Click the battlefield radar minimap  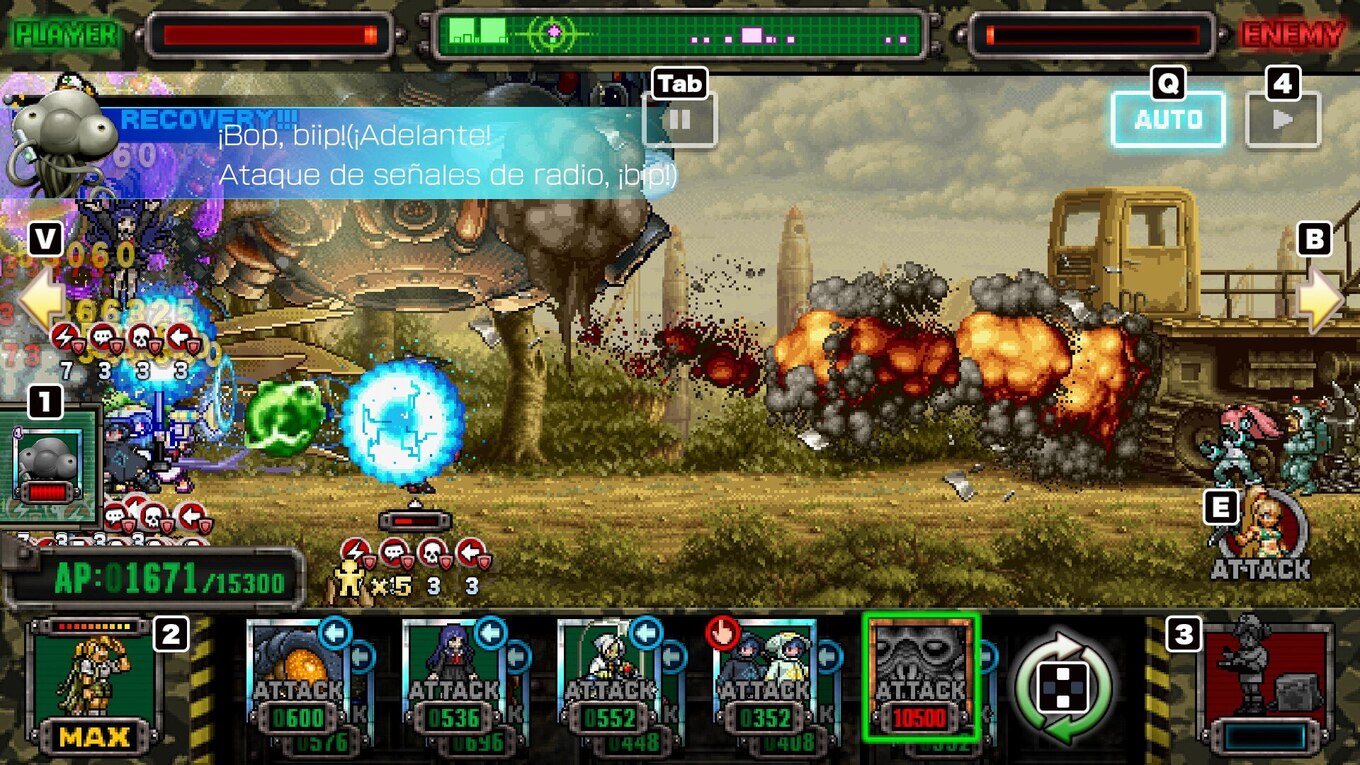click(x=680, y=35)
